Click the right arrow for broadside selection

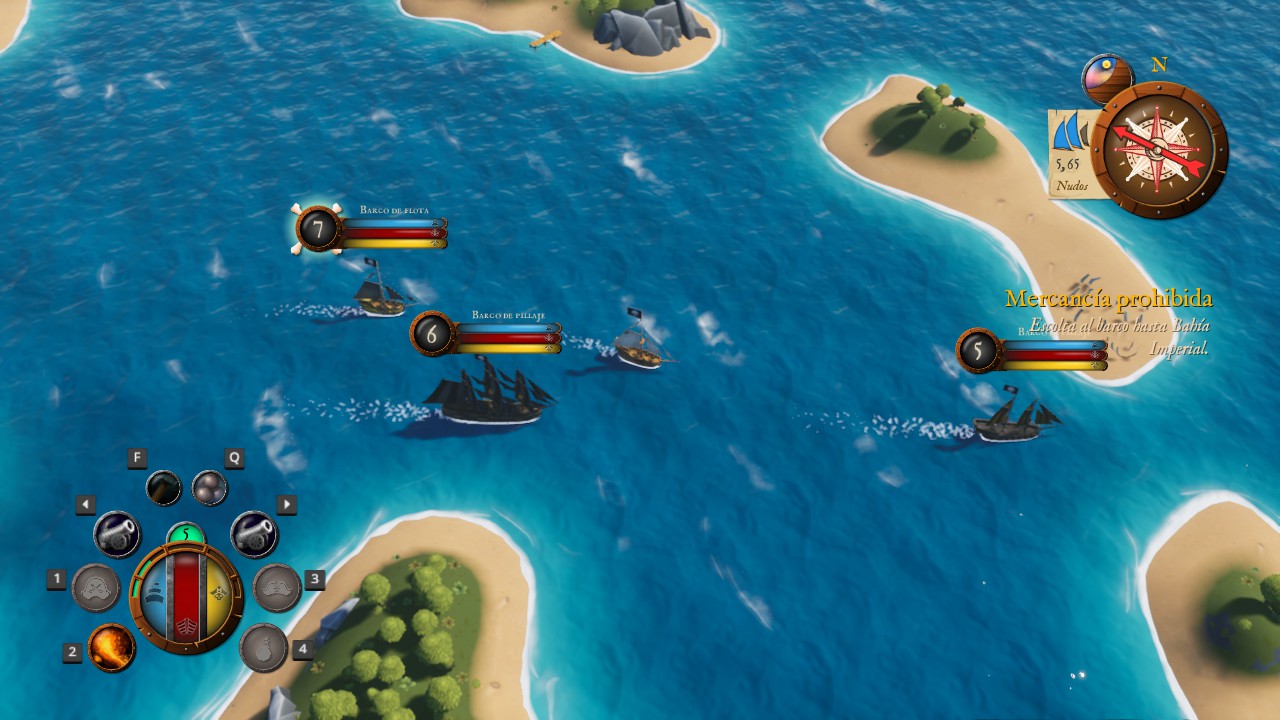[287, 503]
